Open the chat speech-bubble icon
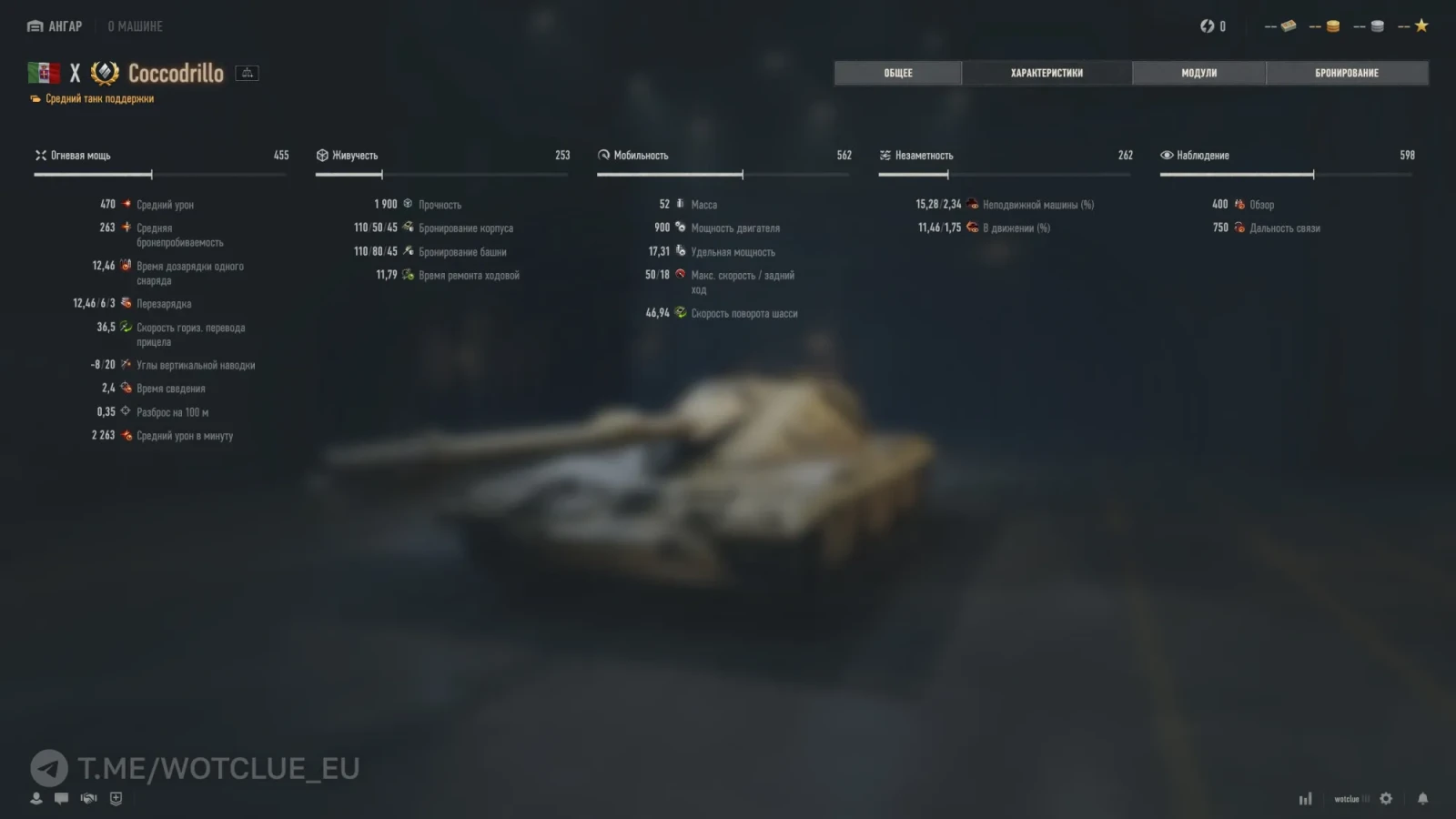This screenshot has width=1456, height=819. pyautogui.click(x=61, y=798)
